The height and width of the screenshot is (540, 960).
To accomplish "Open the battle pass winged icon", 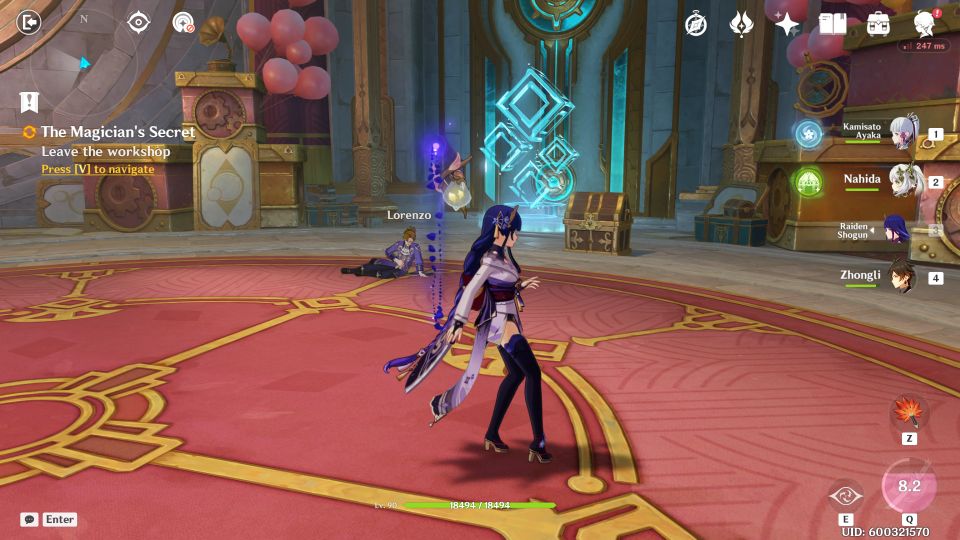I will [741, 24].
